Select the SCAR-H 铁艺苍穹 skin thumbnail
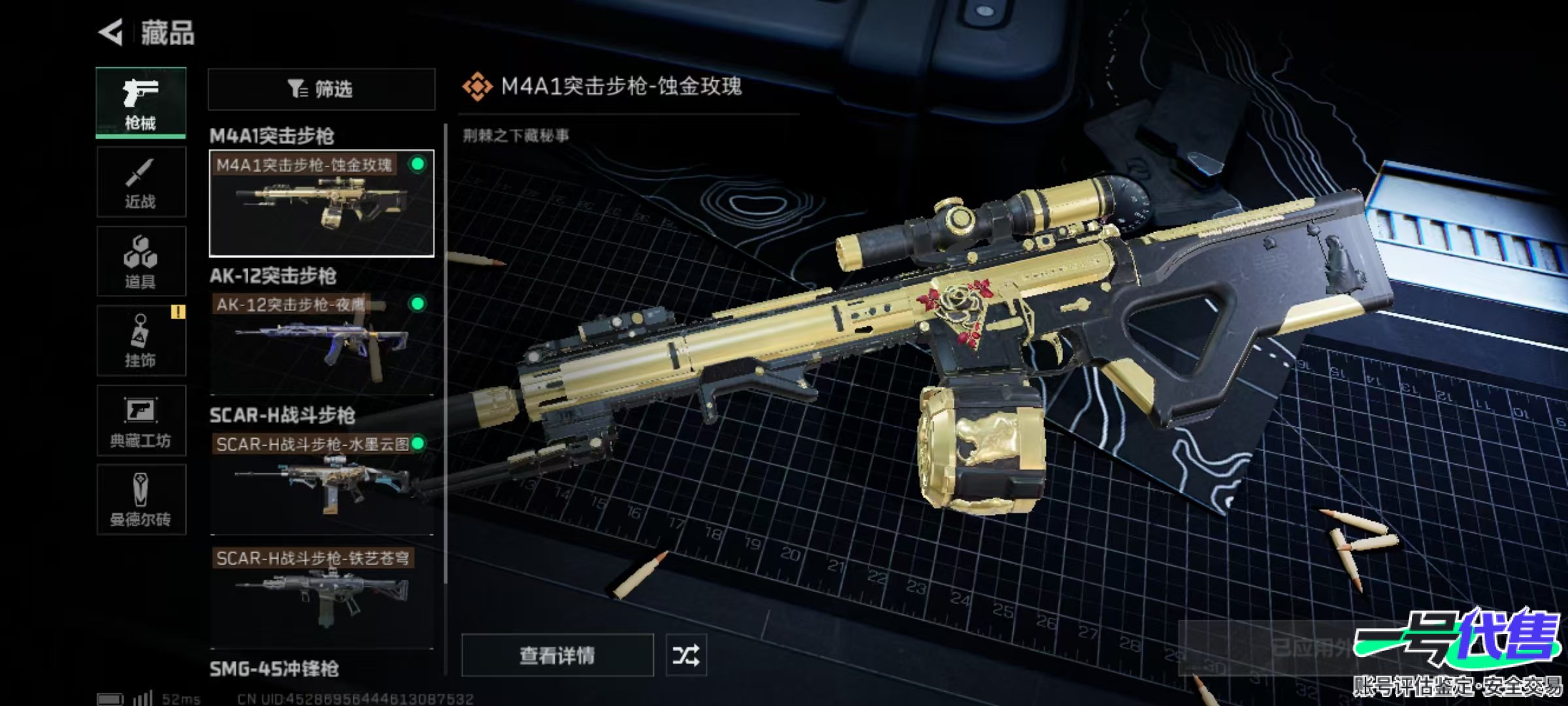Viewport: 1568px width, 706px height. tap(321, 596)
